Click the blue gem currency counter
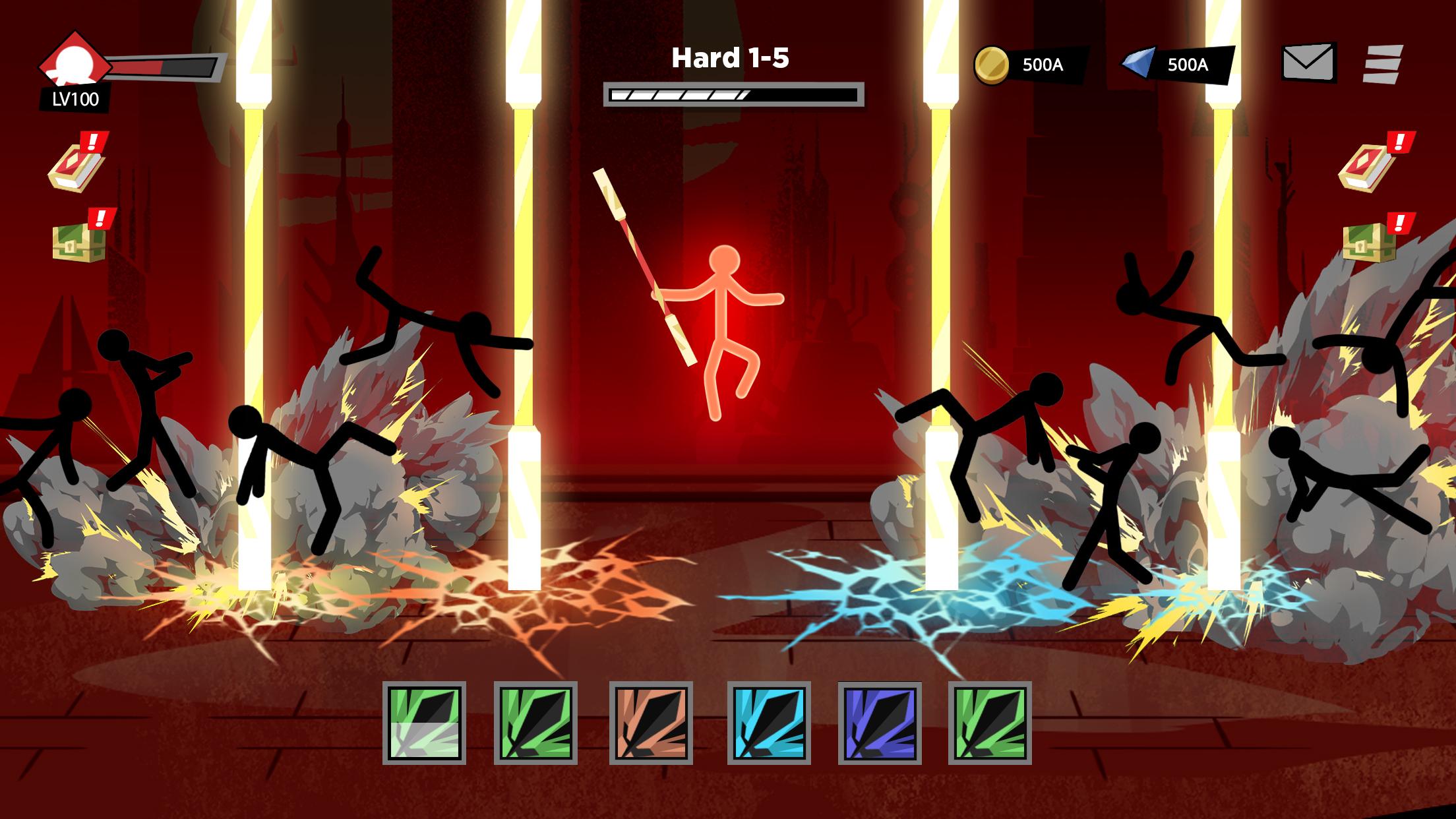Image resolution: width=1456 pixels, height=819 pixels. click(1177, 65)
